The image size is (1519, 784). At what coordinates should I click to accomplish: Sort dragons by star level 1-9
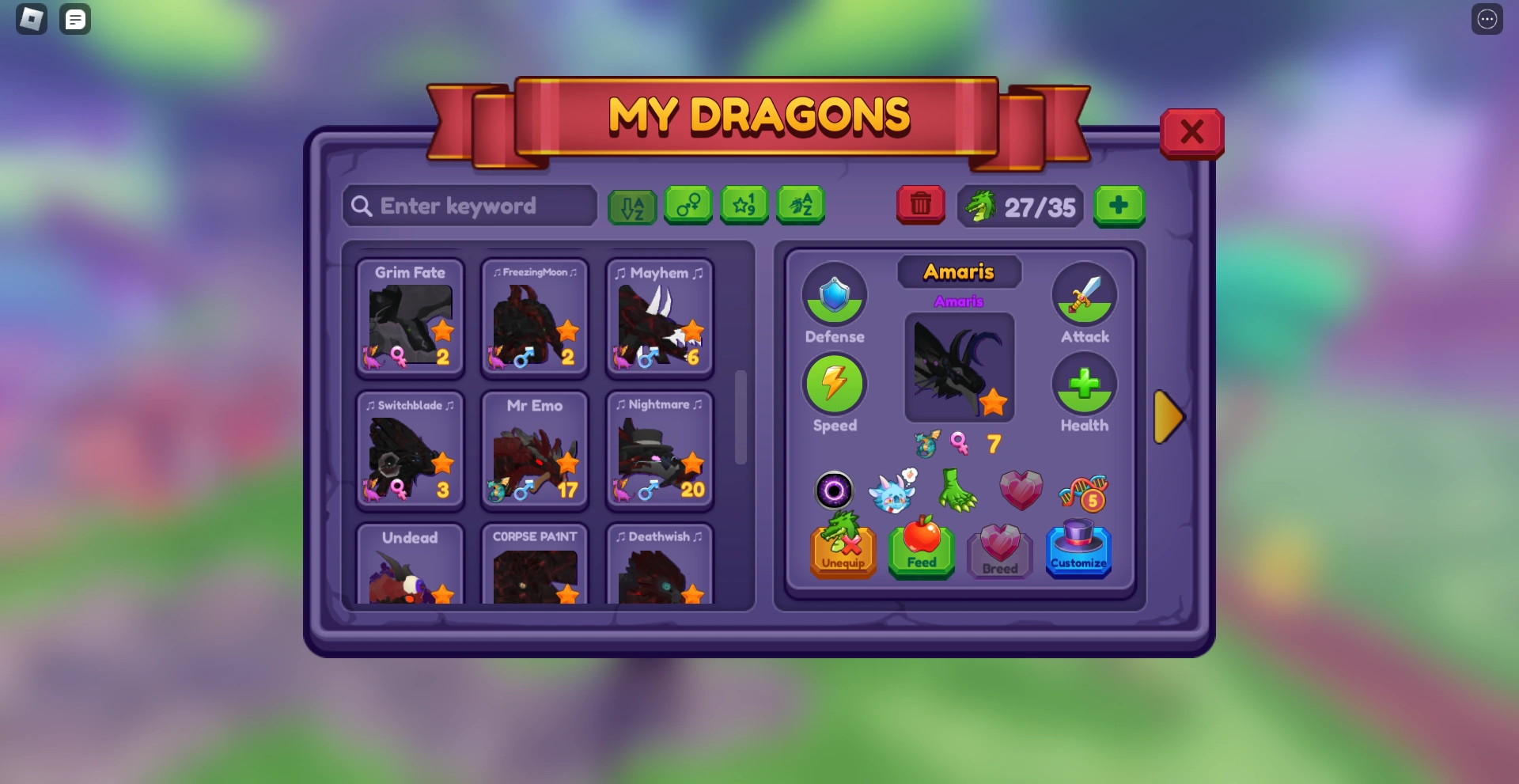[x=744, y=206]
